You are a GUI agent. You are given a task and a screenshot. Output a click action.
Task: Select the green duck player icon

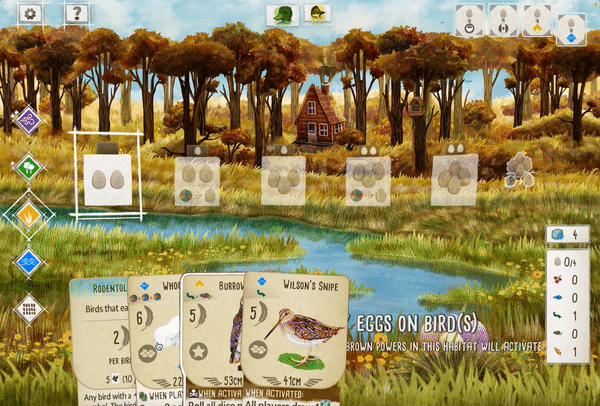point(283,15)
